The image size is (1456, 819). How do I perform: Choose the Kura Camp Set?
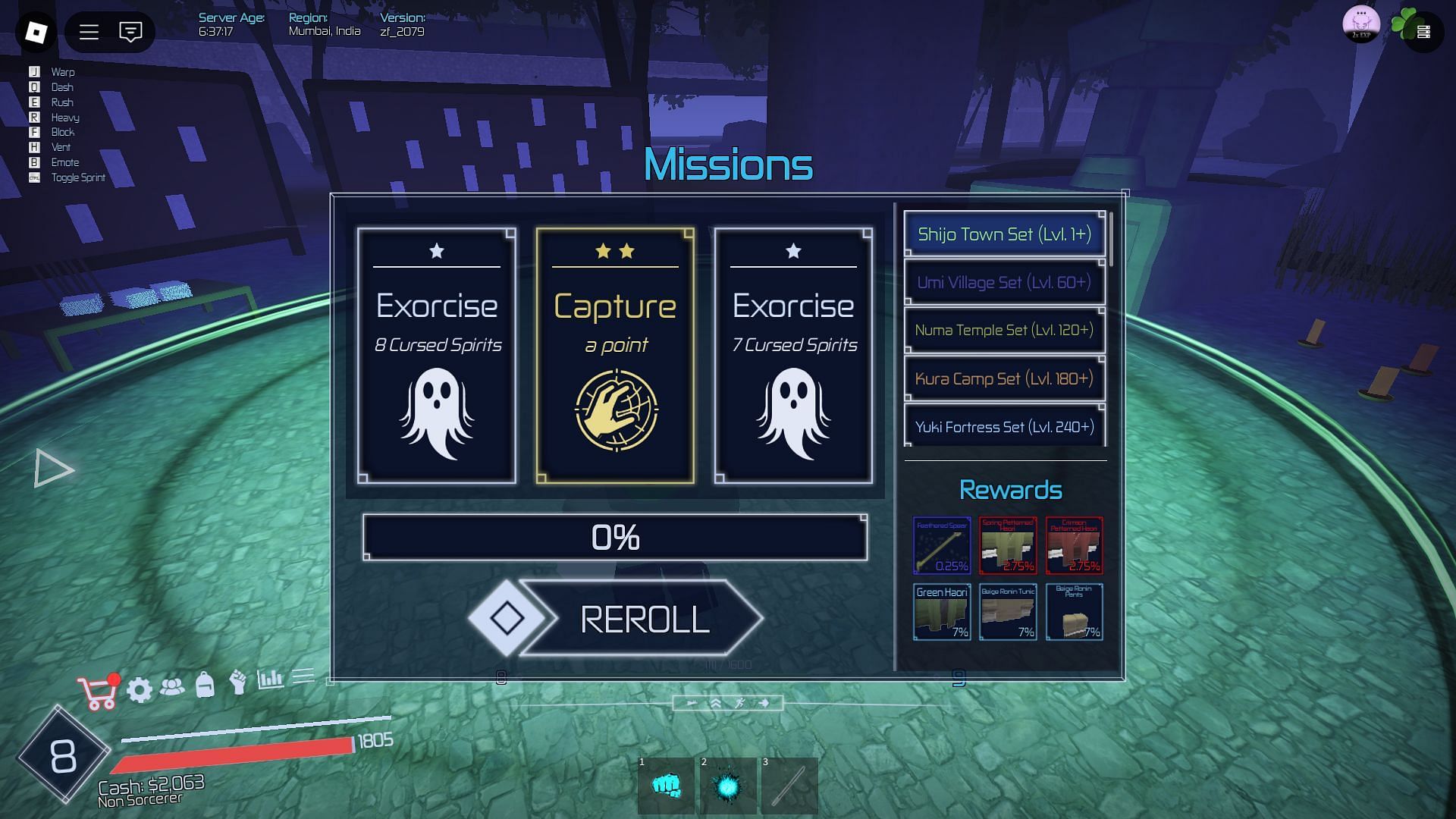pyautogui.click(x=1004, y=378)
